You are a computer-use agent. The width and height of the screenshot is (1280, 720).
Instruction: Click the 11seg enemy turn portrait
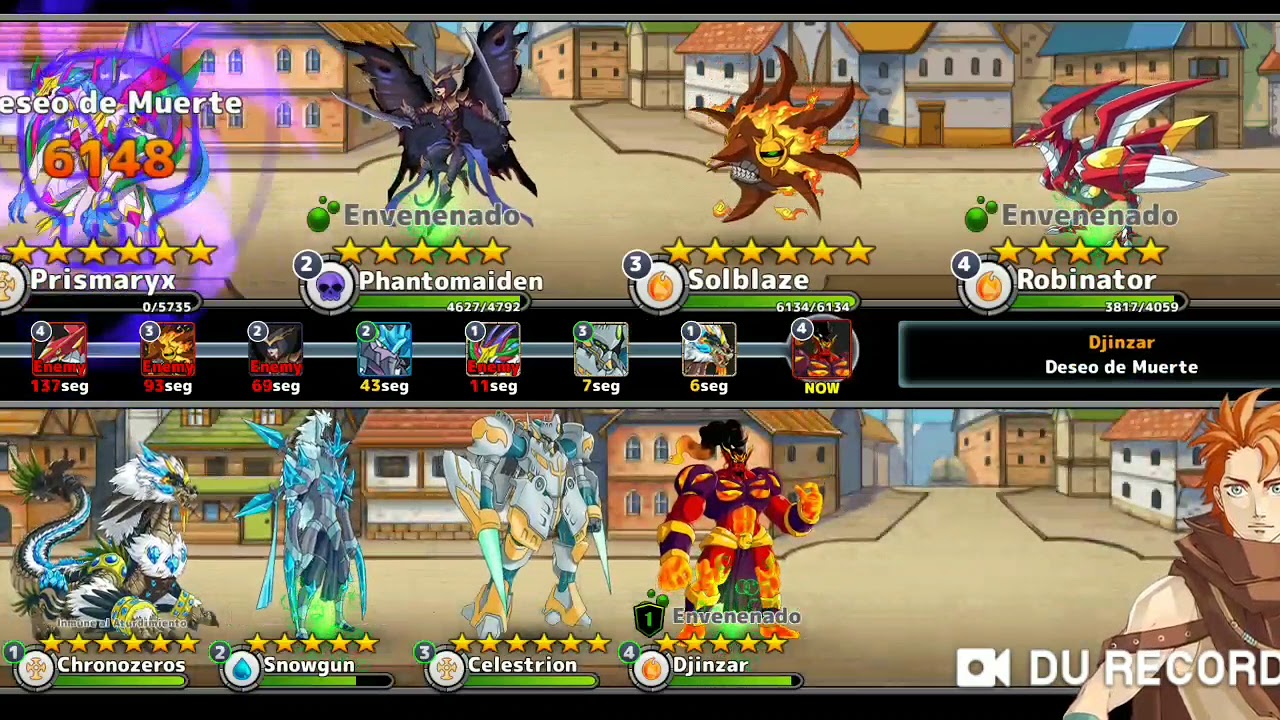[492, 350]
